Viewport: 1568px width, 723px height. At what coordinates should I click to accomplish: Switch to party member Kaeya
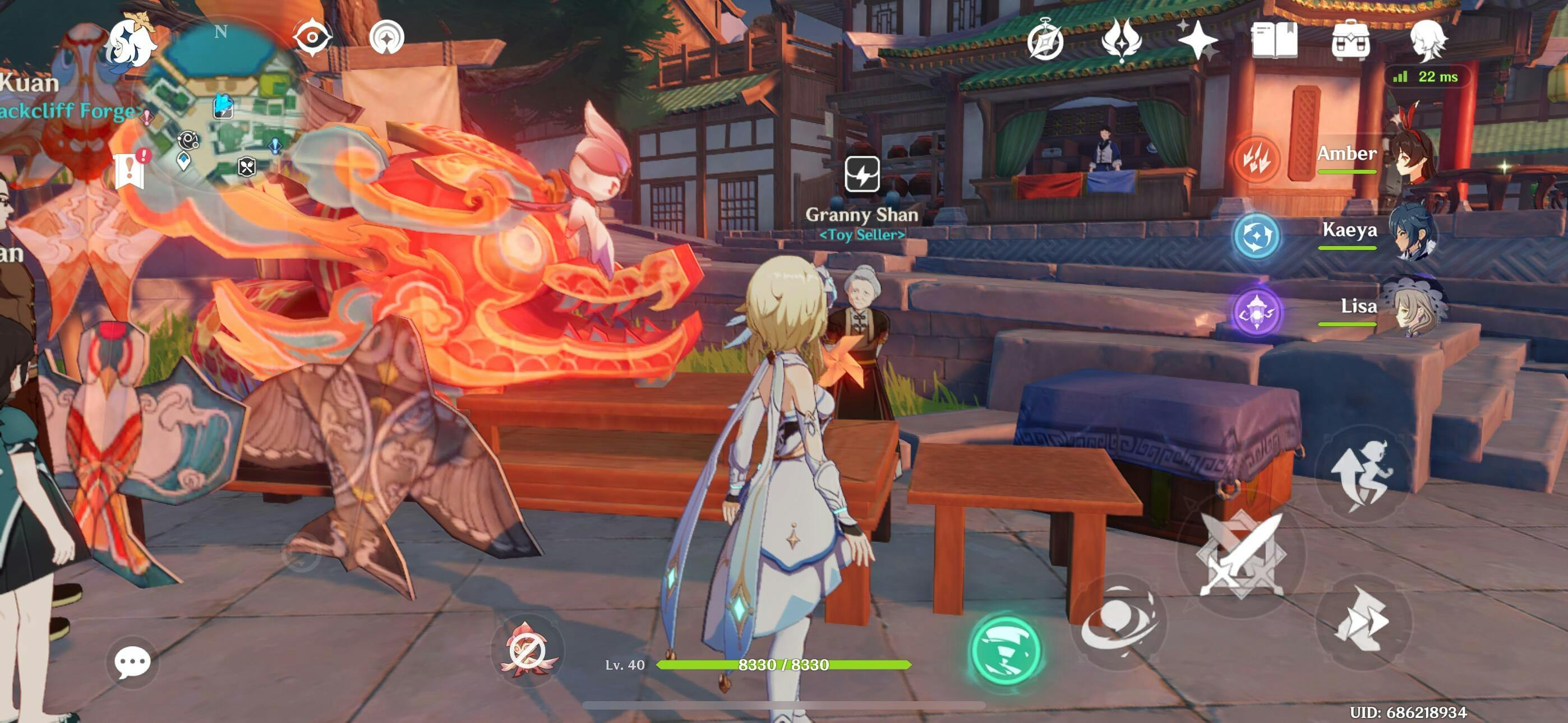(1376, 234)
